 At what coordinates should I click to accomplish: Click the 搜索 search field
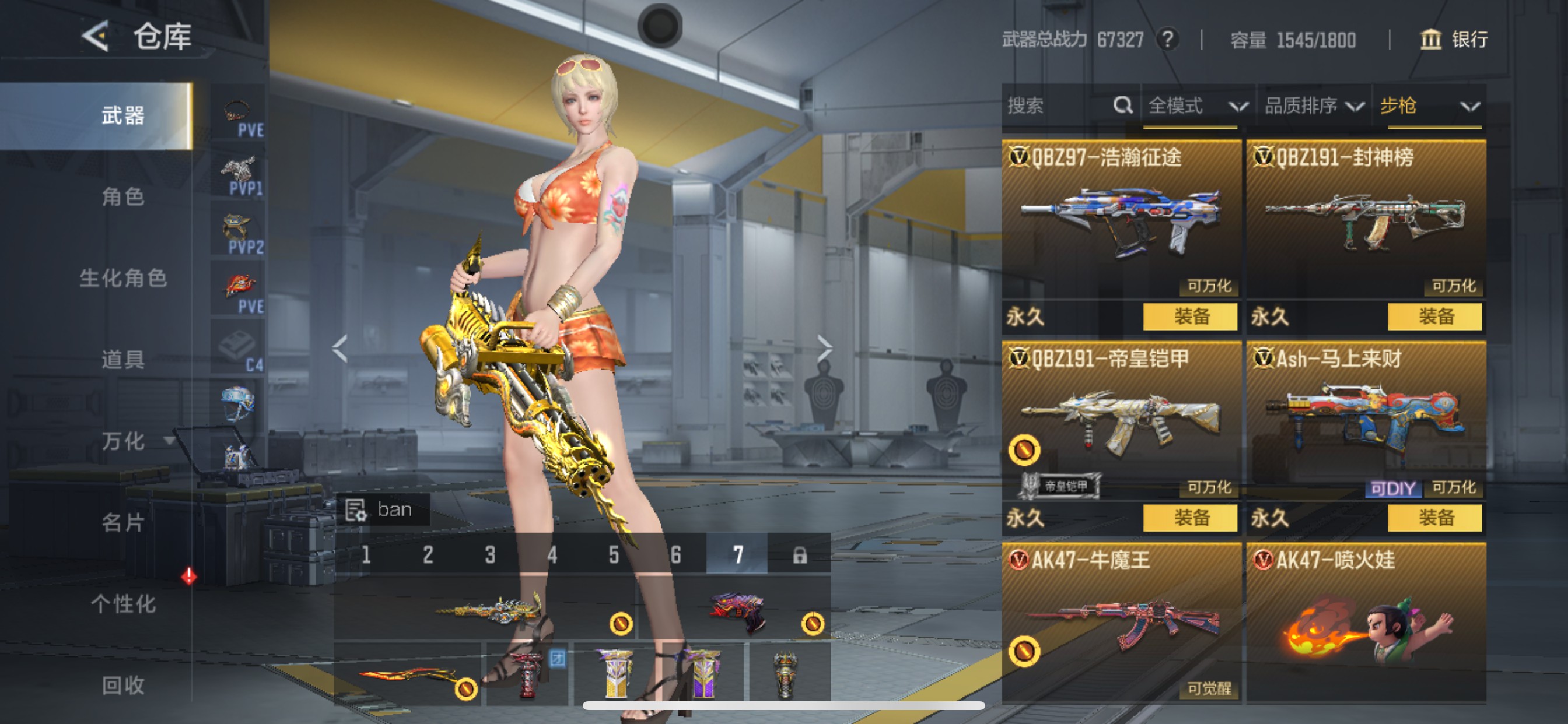tap(1059, 106)
